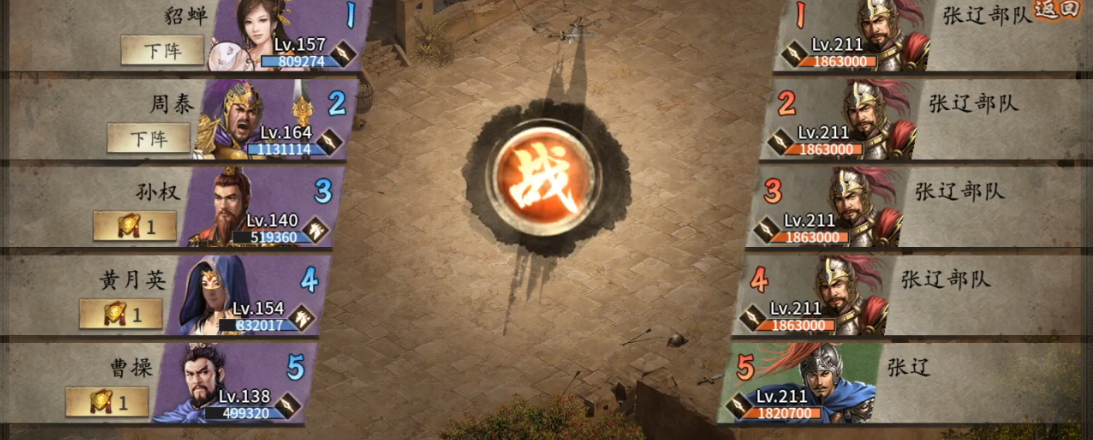
Task: Remove 周泰 with his 下阵 button
Action: pos(148,138)
